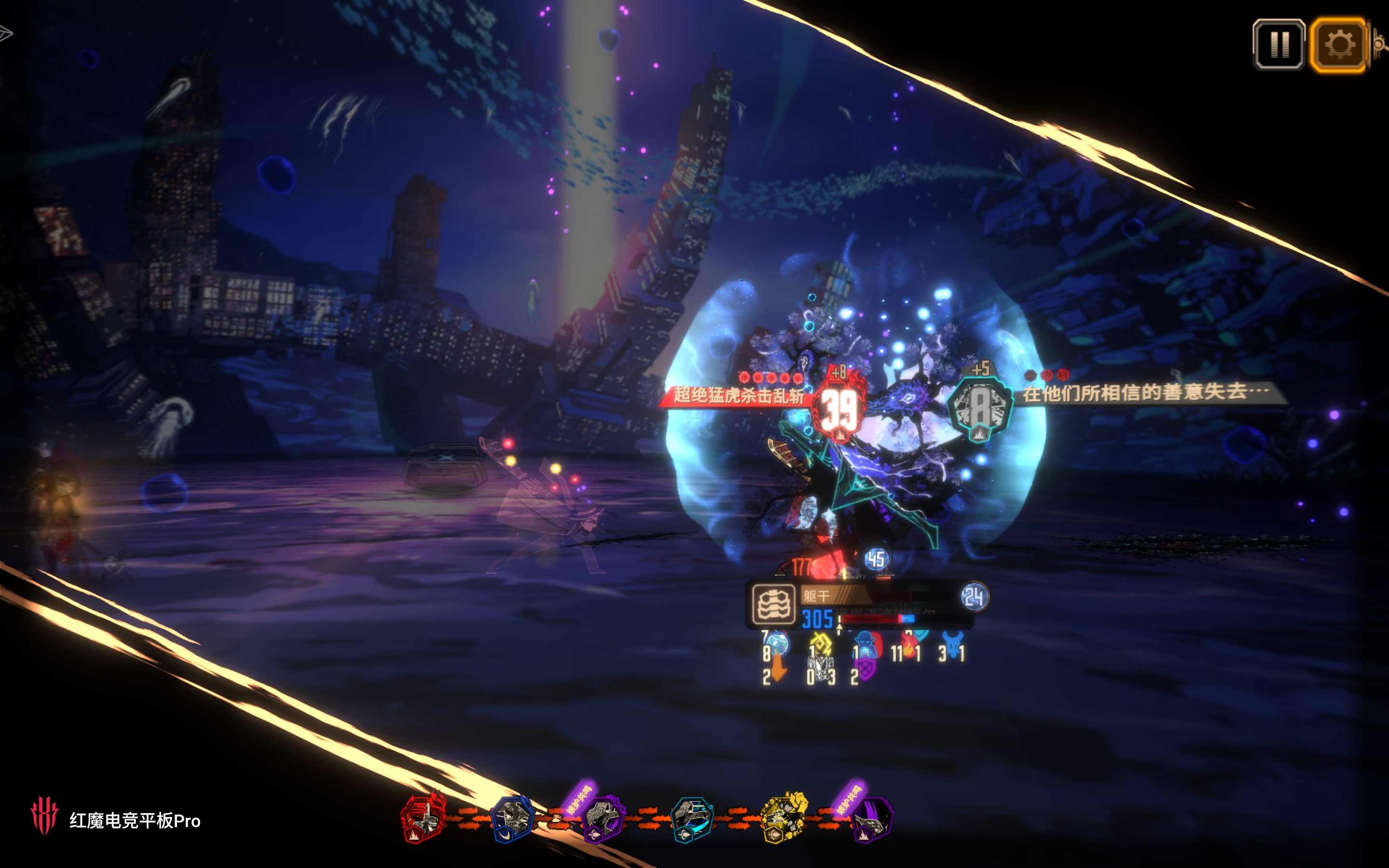
Task: Pause the battle
Action: coord(1279,45)
